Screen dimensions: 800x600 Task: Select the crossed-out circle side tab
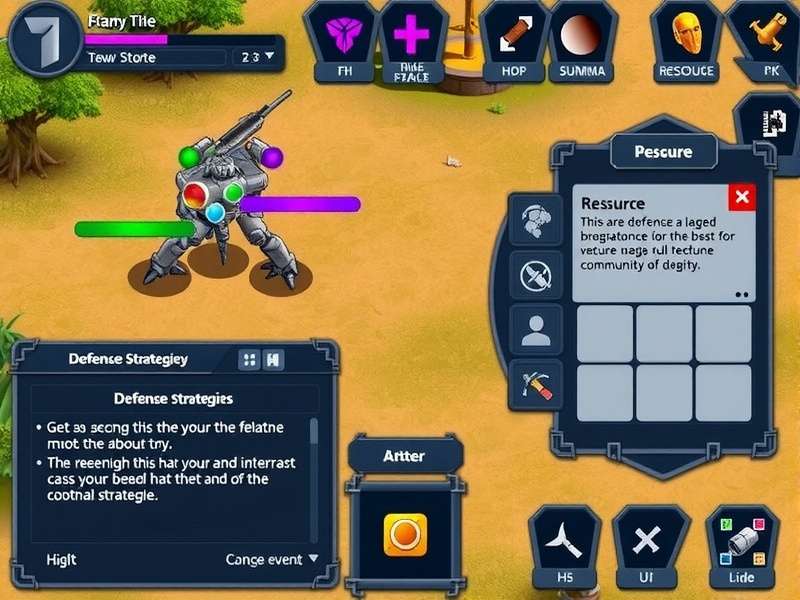(537, 272)
